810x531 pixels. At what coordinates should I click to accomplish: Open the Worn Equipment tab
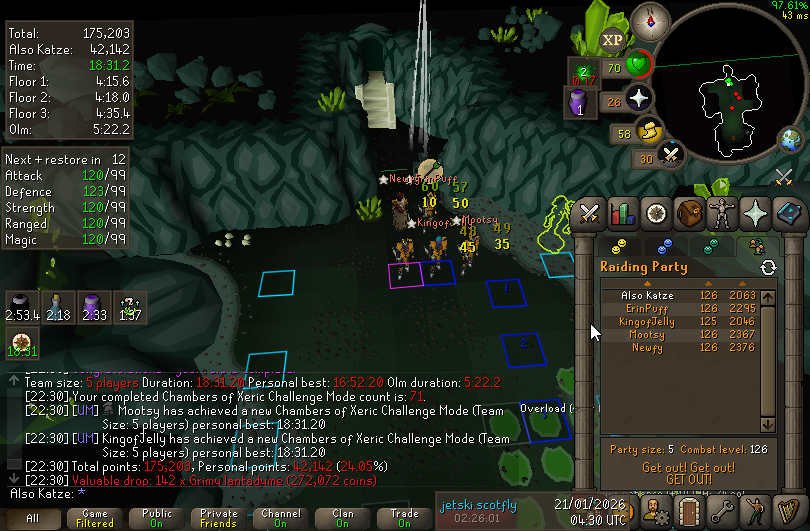click(x=722, y=213)
